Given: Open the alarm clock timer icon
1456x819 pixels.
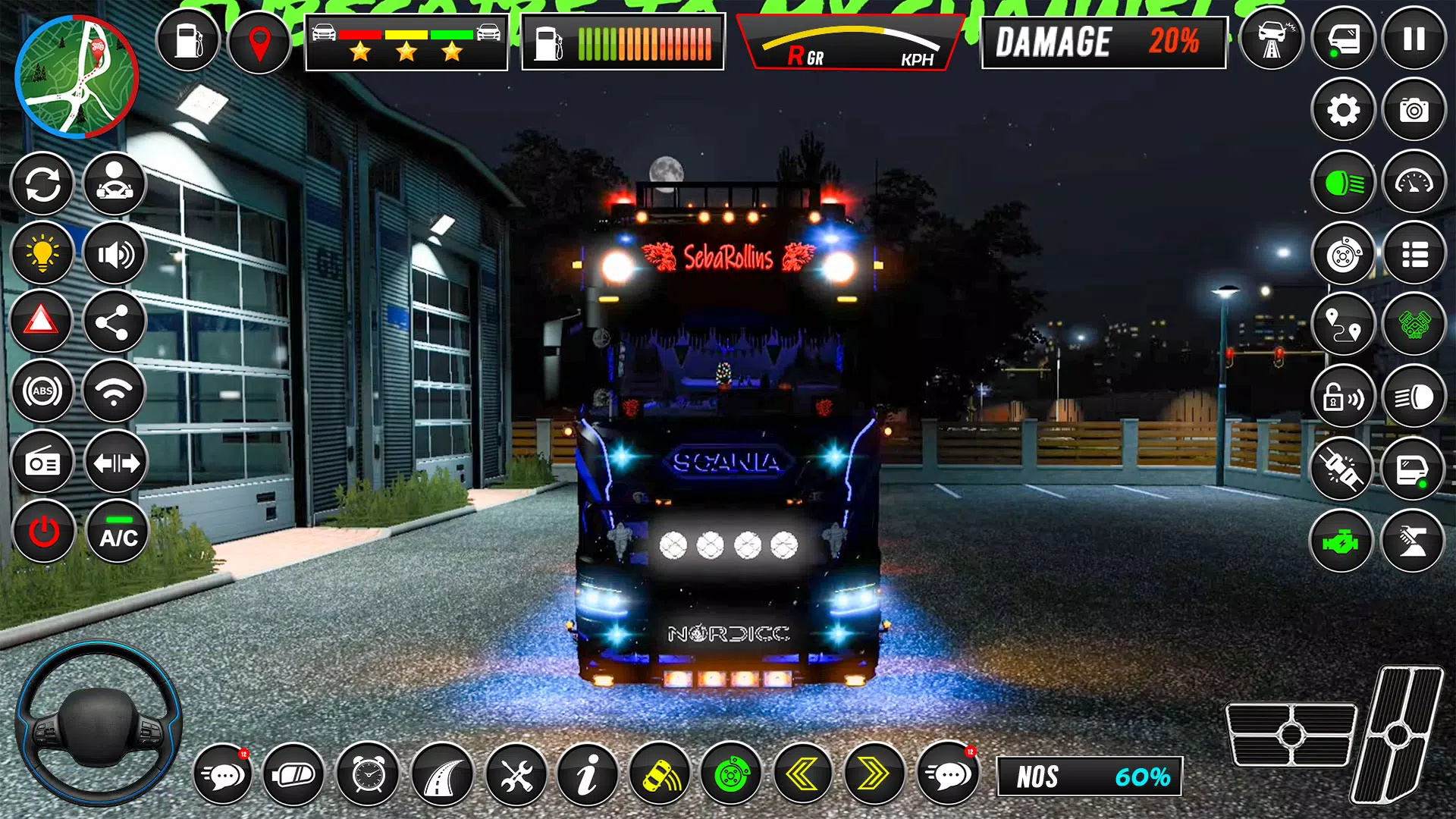Looking at the screenshot, I should coord(368,775).
